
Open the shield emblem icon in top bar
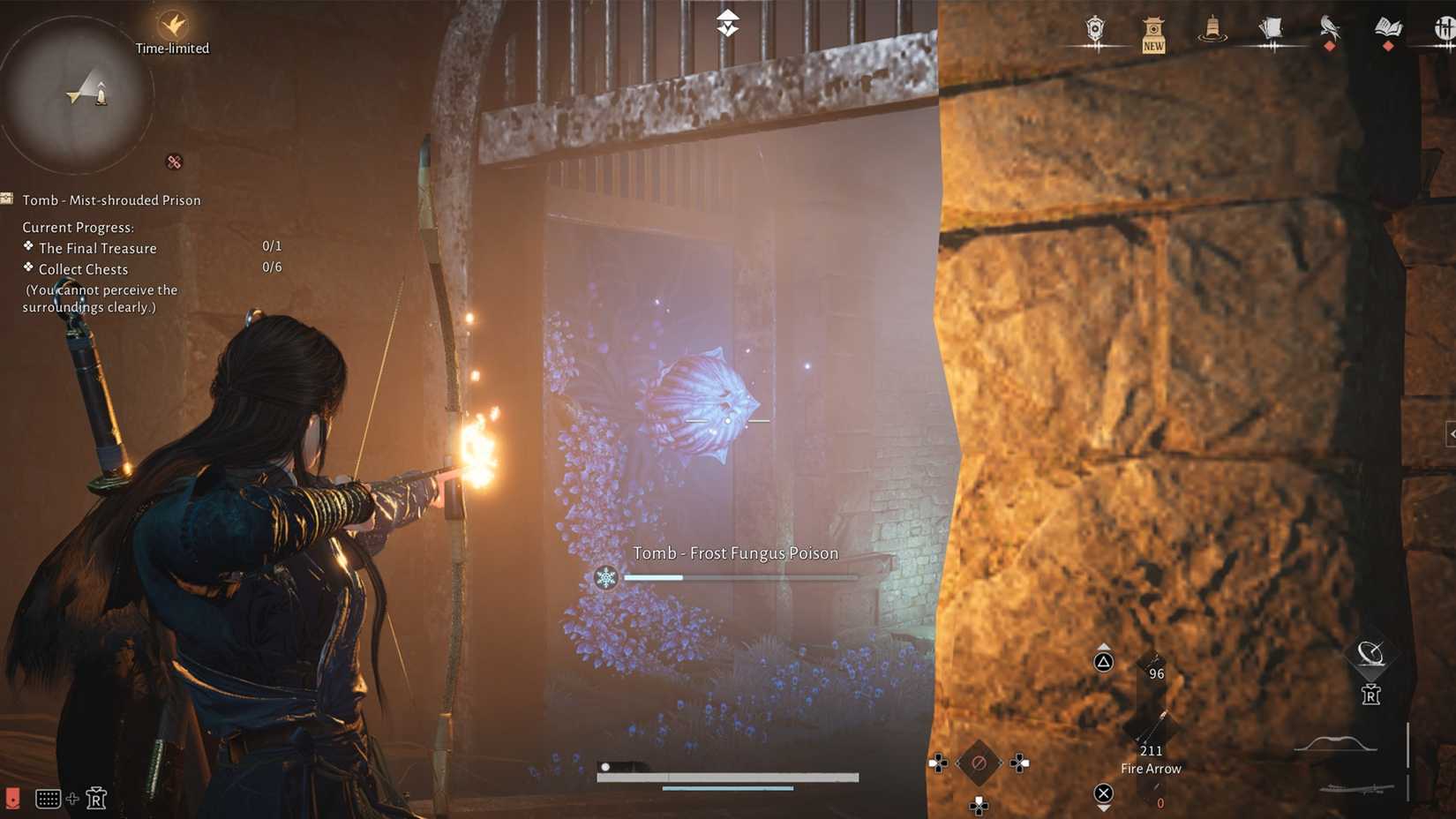[x=1094, y=26]
